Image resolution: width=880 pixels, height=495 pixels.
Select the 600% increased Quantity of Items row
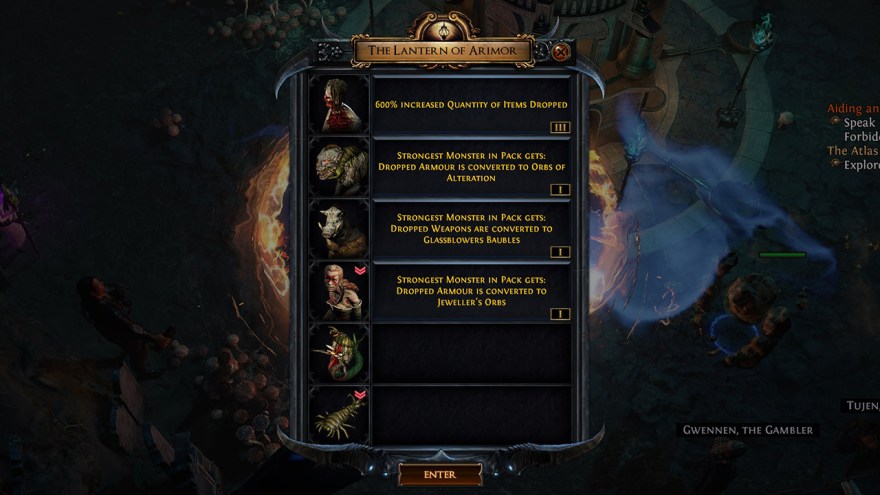click(471, 104)
